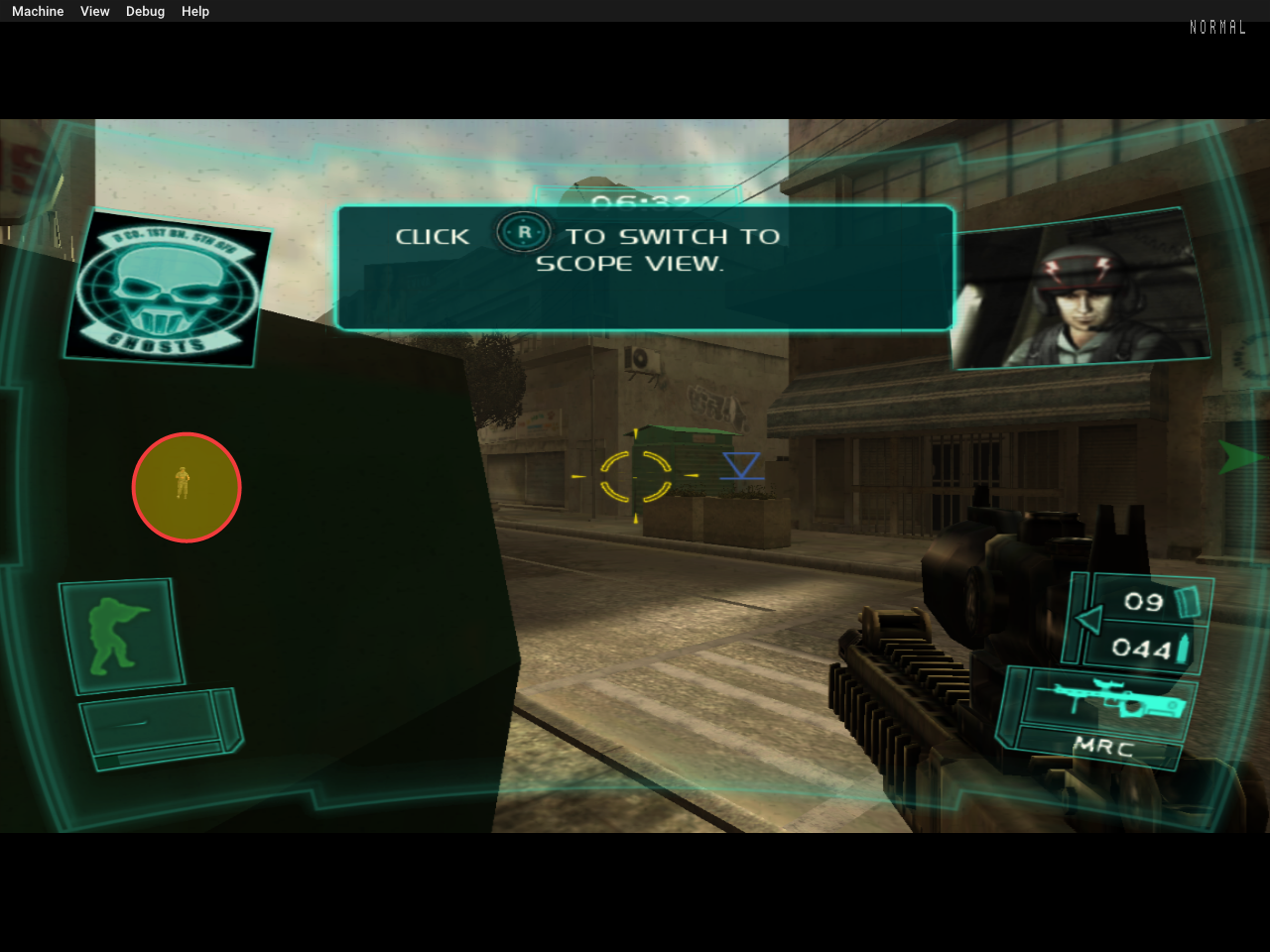Toggle the NORMAL mode indicator
The image size is (1270, 952).
(1217, 27)
